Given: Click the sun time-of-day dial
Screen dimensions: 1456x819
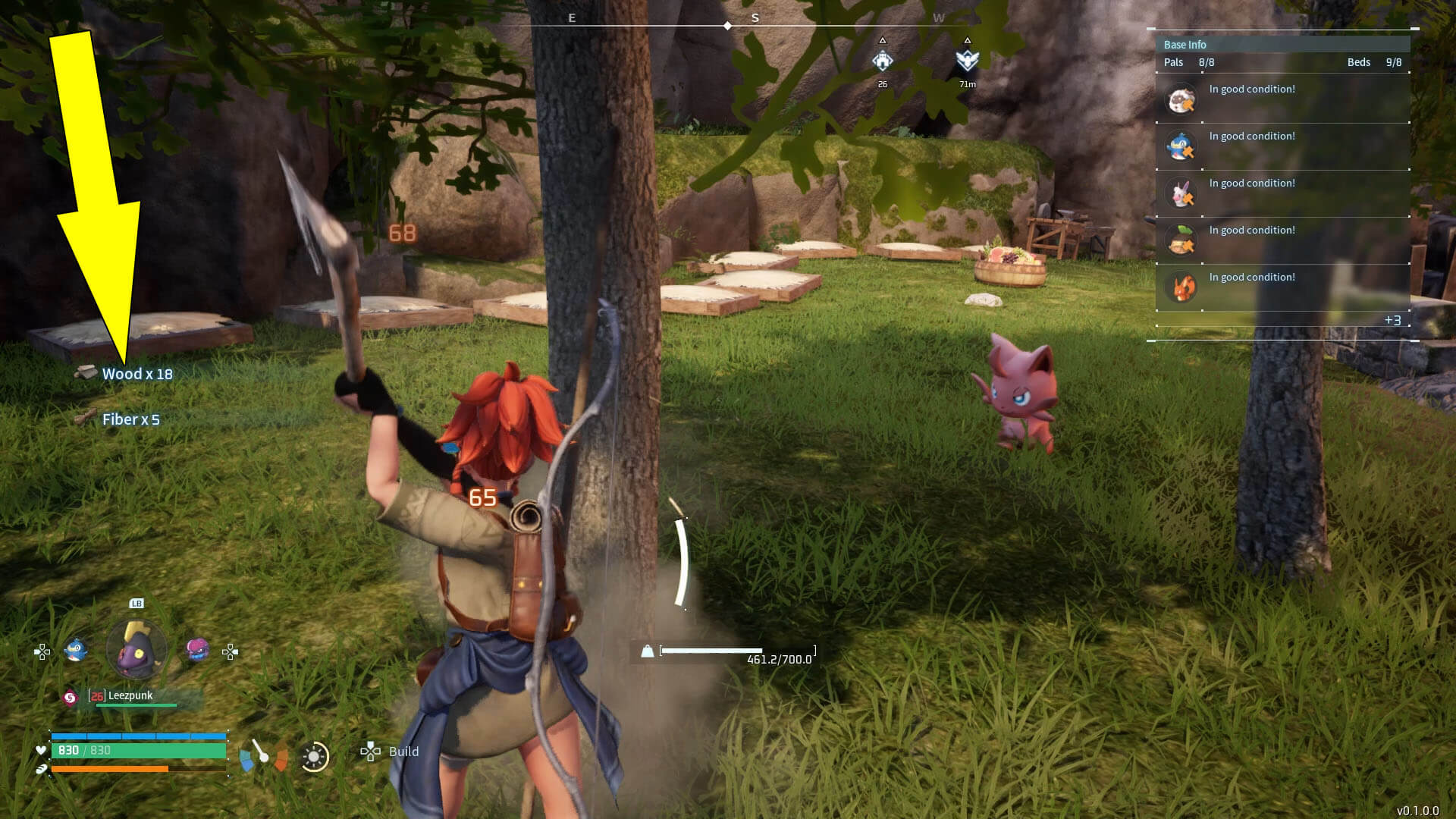Looking at the screenshot, I should point(315,756).
